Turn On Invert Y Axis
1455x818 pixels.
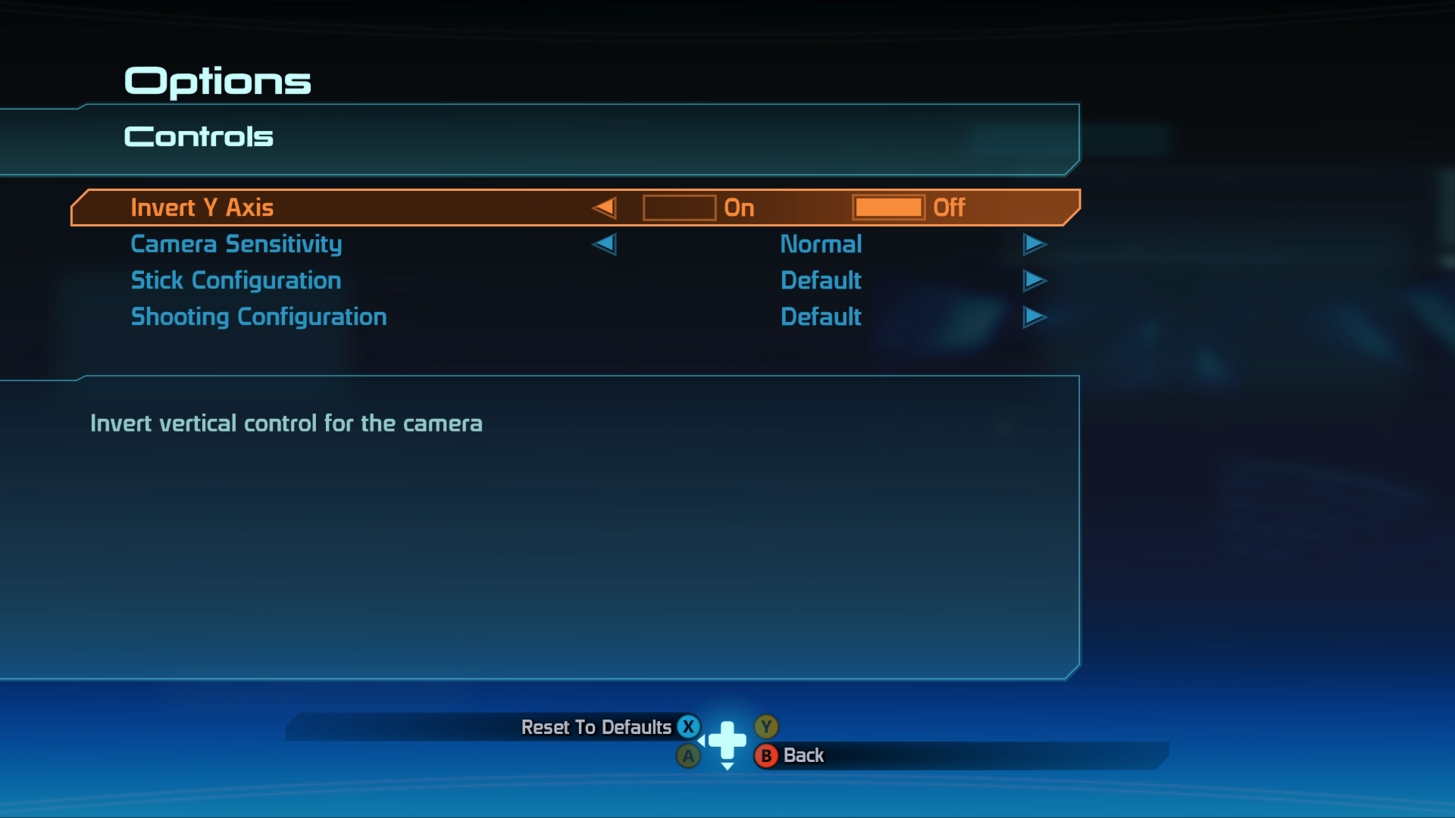[680, 207]
